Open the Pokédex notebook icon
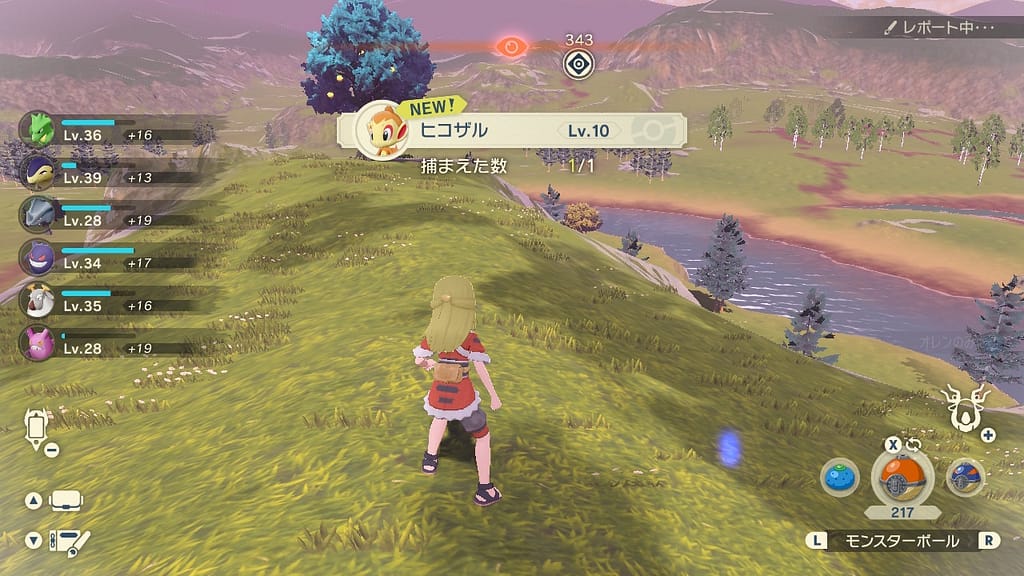Viewport: 1024px width, 576px height. [x=70, y=541]
